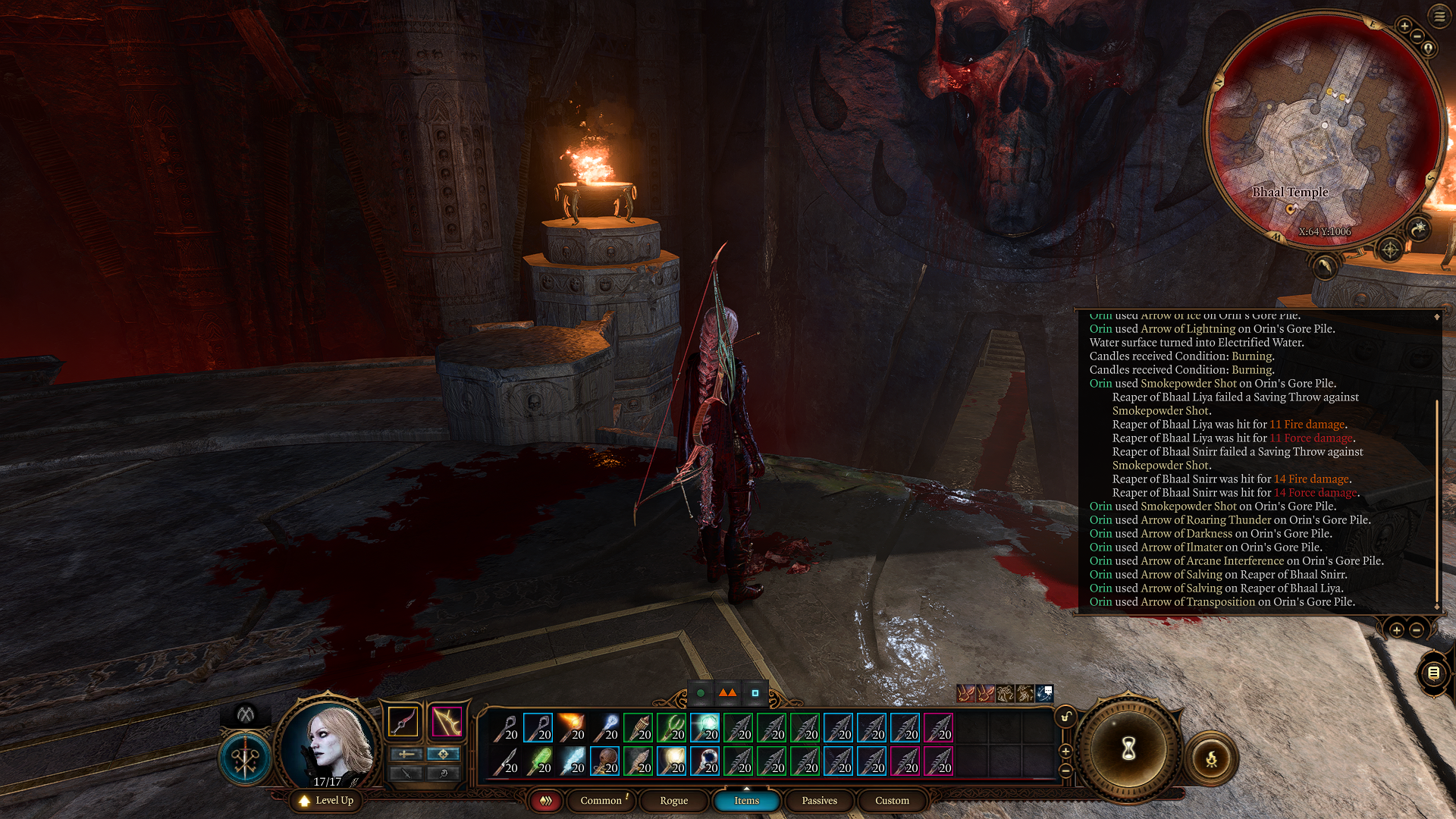Open the journal log button
Viewport: 1456px width, 819px height.
tap(1433, 673)
